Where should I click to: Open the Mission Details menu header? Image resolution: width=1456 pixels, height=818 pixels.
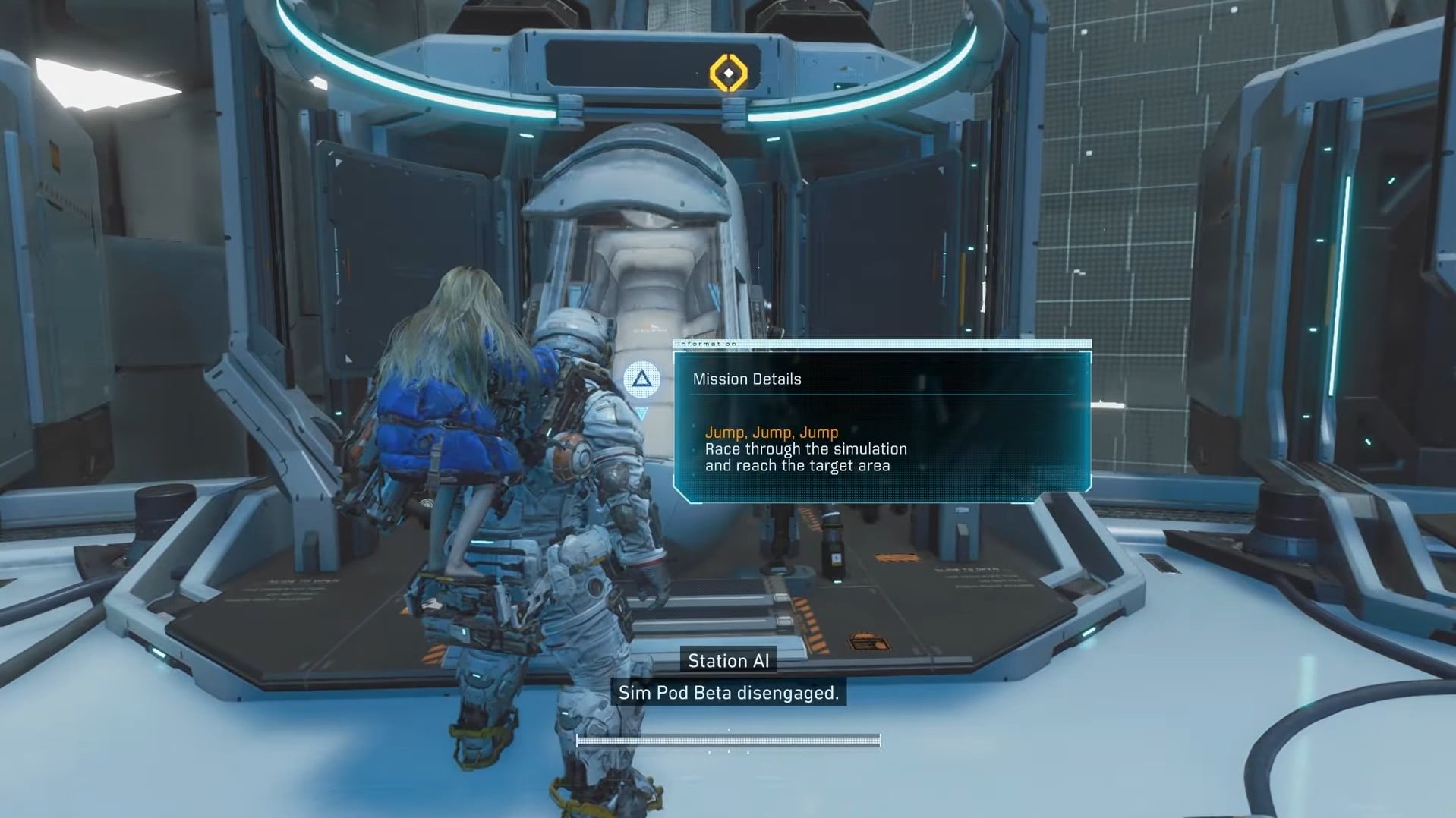(x=748, y=379)
